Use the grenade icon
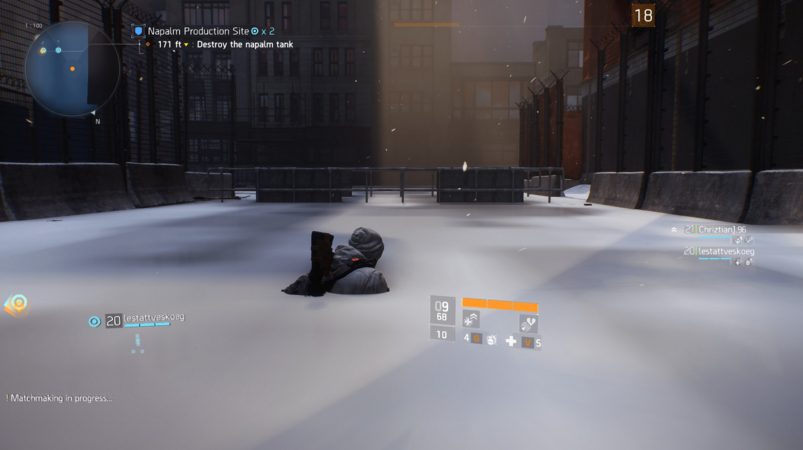The width and height of the screenshot is (803, 450). [x=491, y=341]
